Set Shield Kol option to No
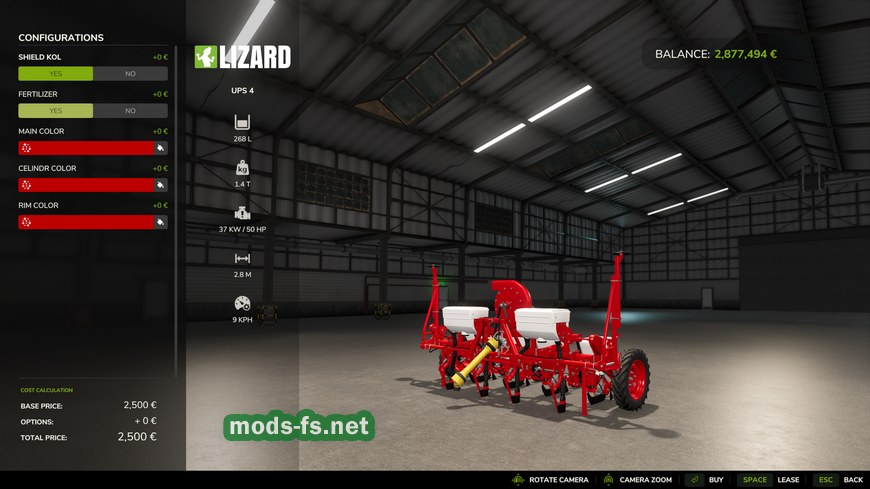The height and width of the screenshot is (489, 870). pos(130,74)
